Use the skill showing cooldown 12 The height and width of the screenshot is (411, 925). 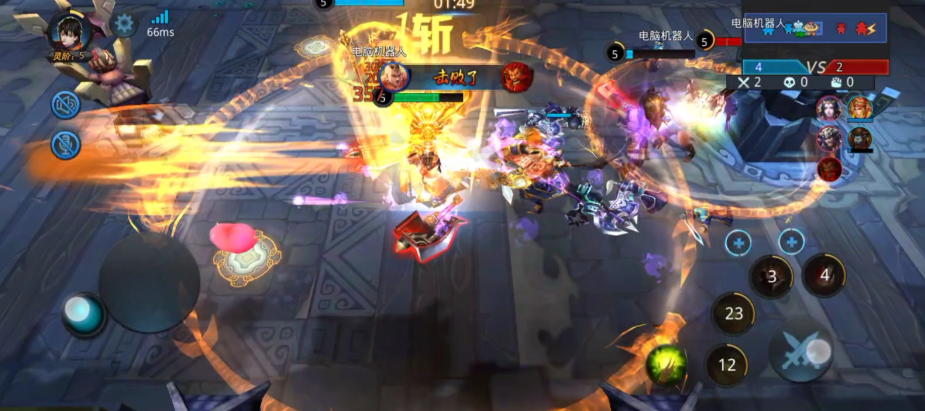click(726, 365)
